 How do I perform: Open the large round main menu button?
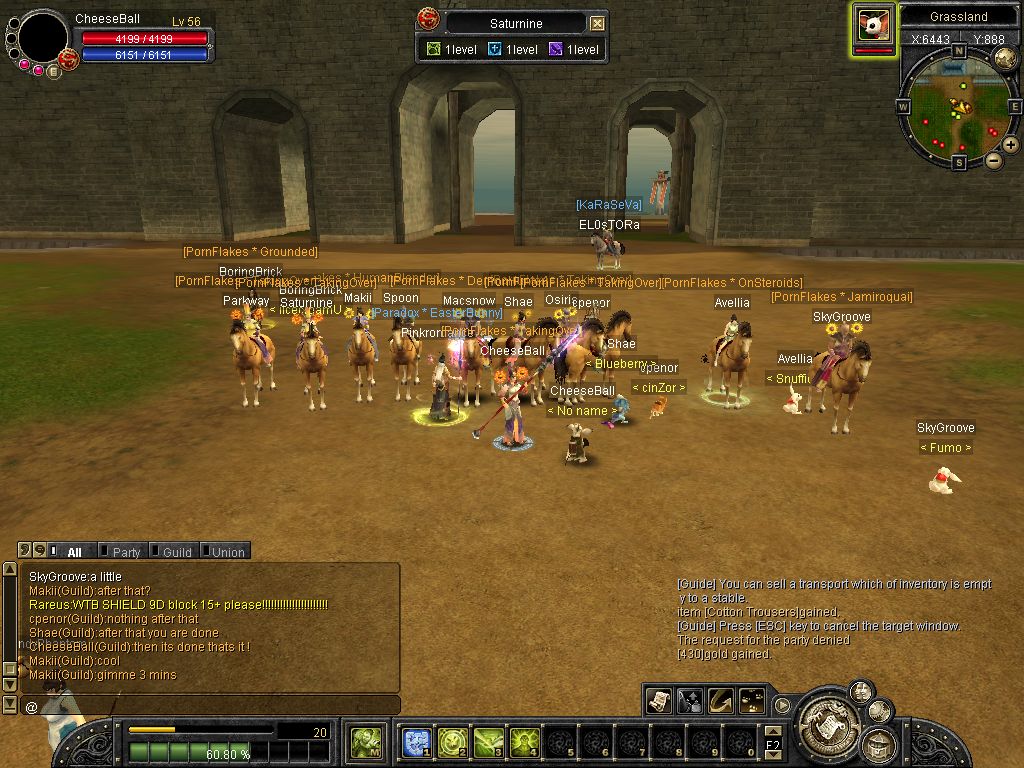826,717
